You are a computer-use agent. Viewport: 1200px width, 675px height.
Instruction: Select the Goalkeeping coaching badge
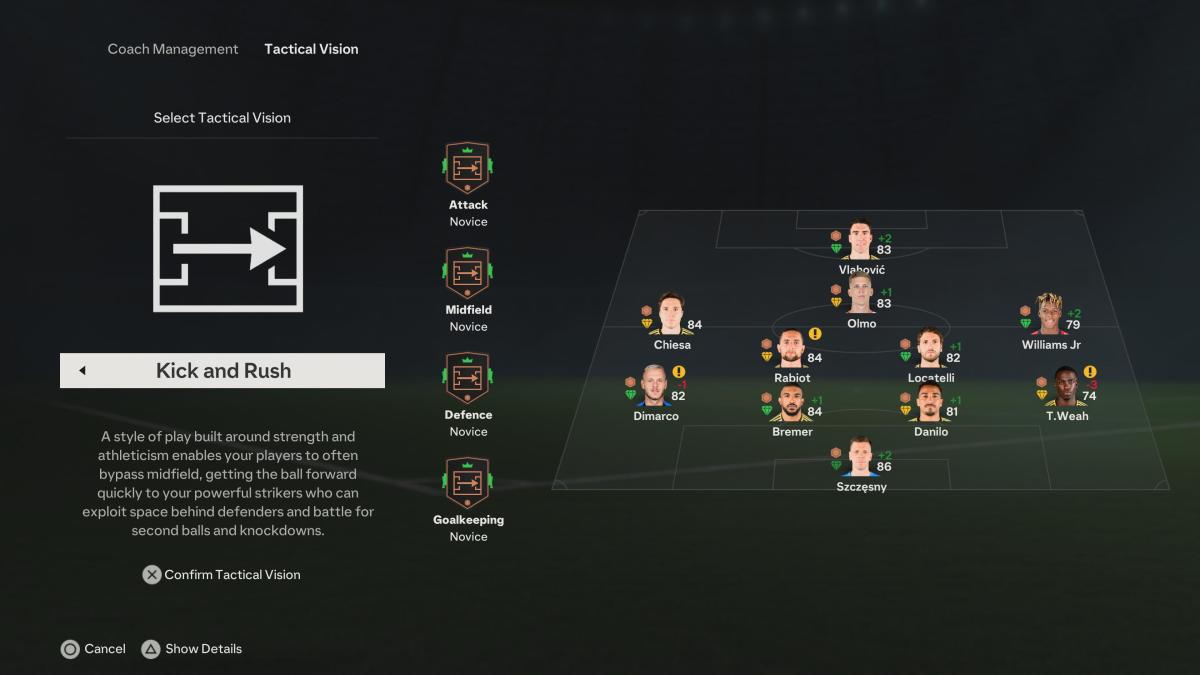click(x=468, y=484)
